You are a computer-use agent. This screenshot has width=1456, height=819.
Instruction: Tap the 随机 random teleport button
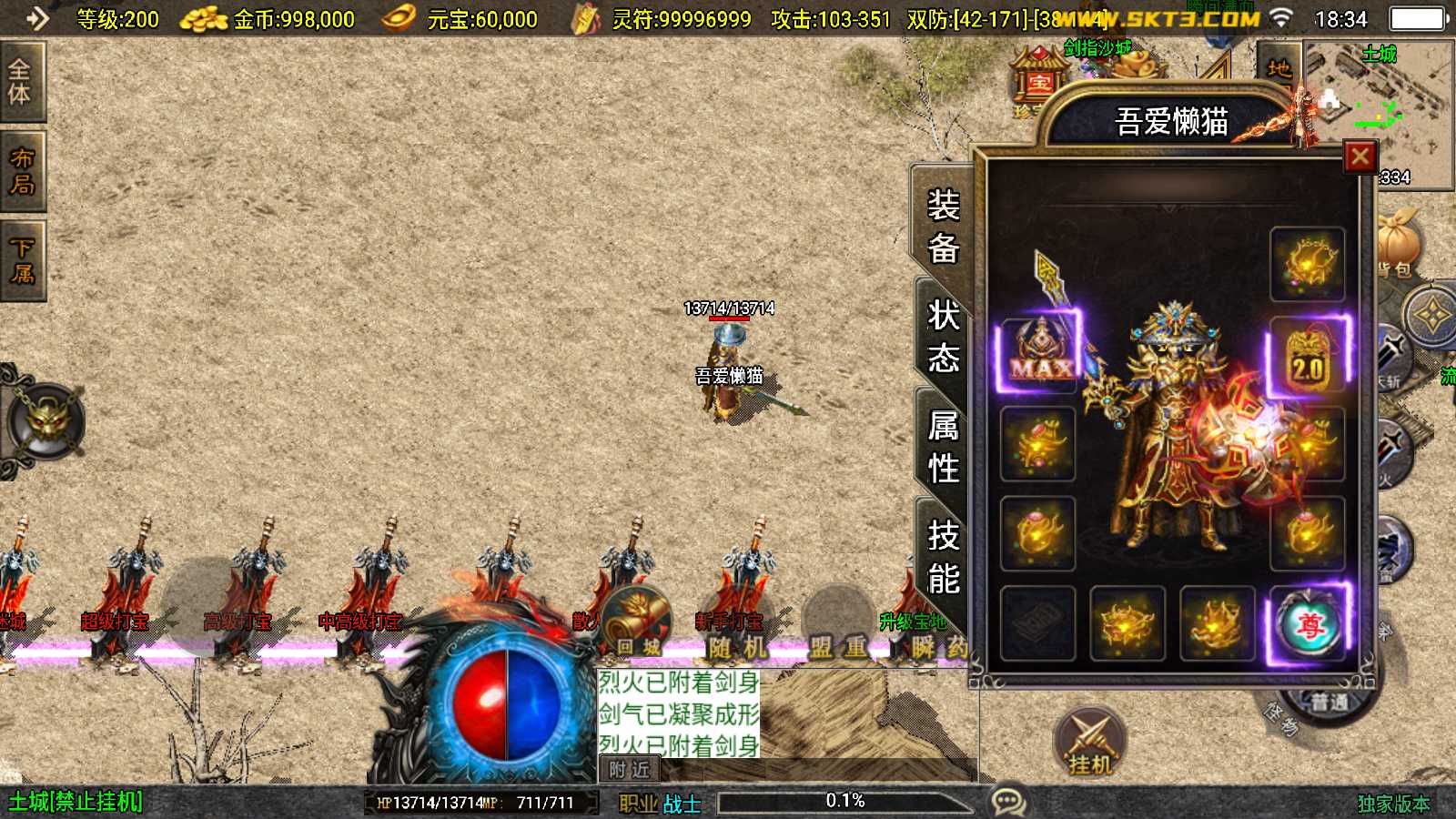point(738,647)
